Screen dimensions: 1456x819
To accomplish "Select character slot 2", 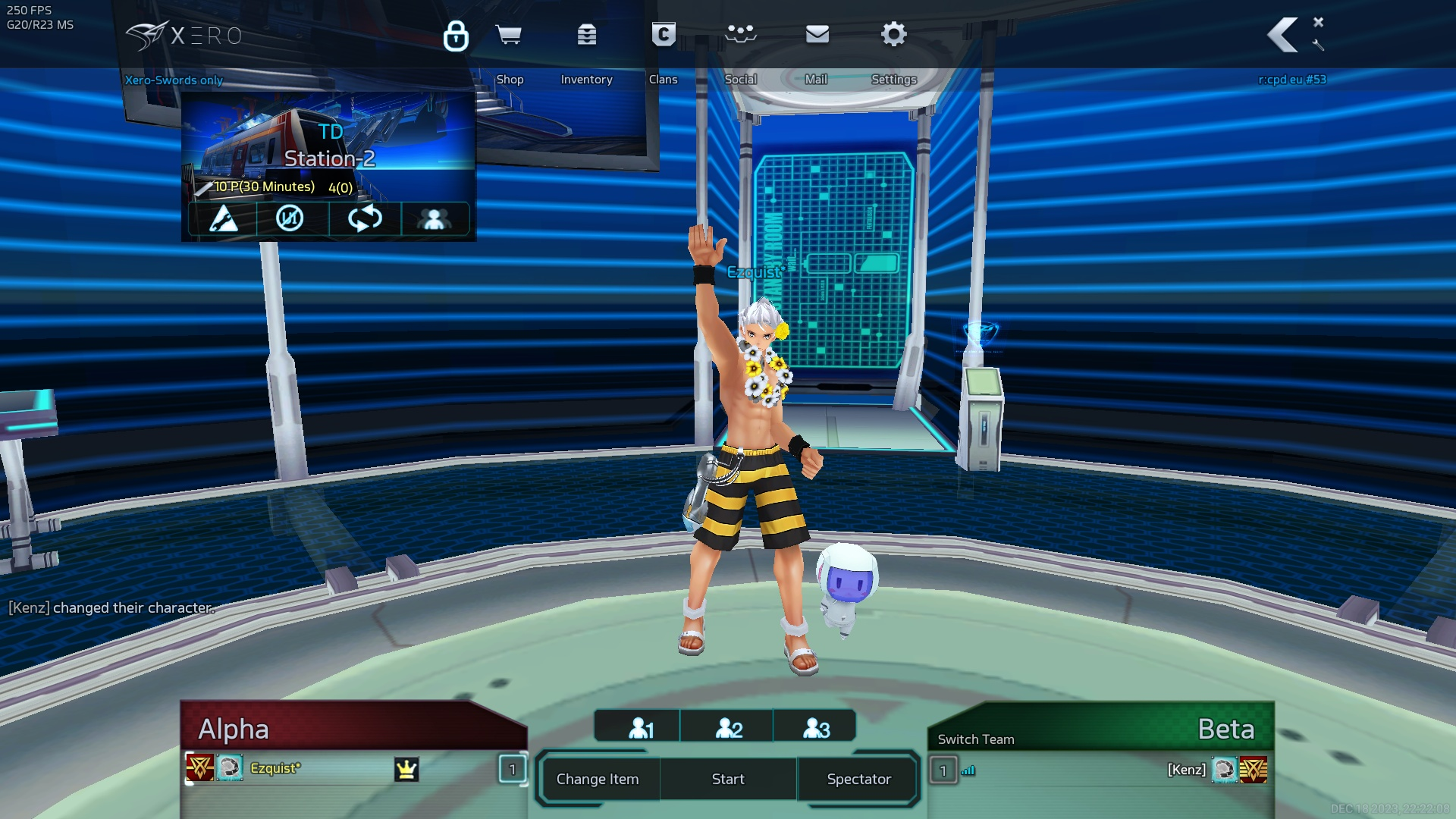I will pos(729,728).
